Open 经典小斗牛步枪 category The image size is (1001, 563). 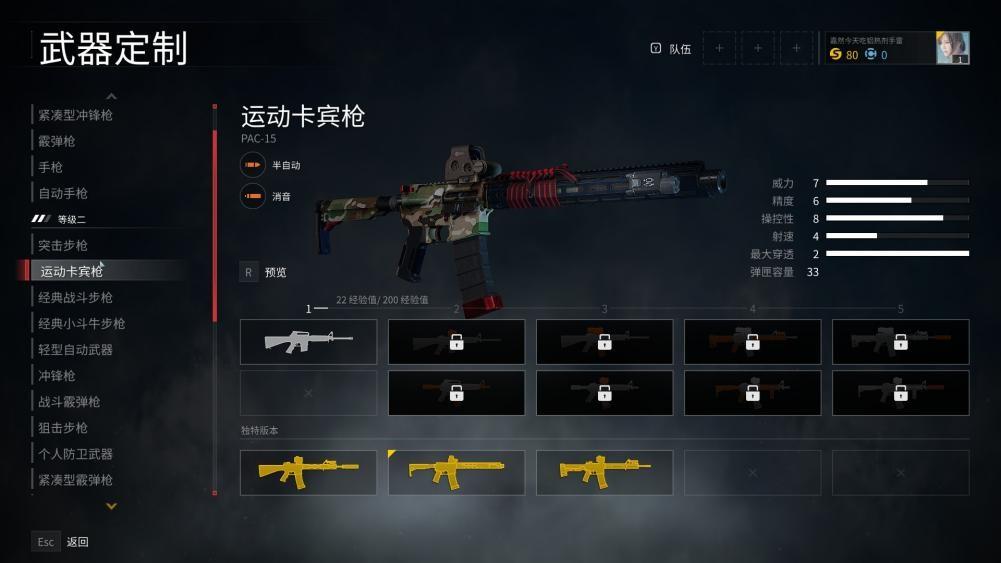pos(82,323)
